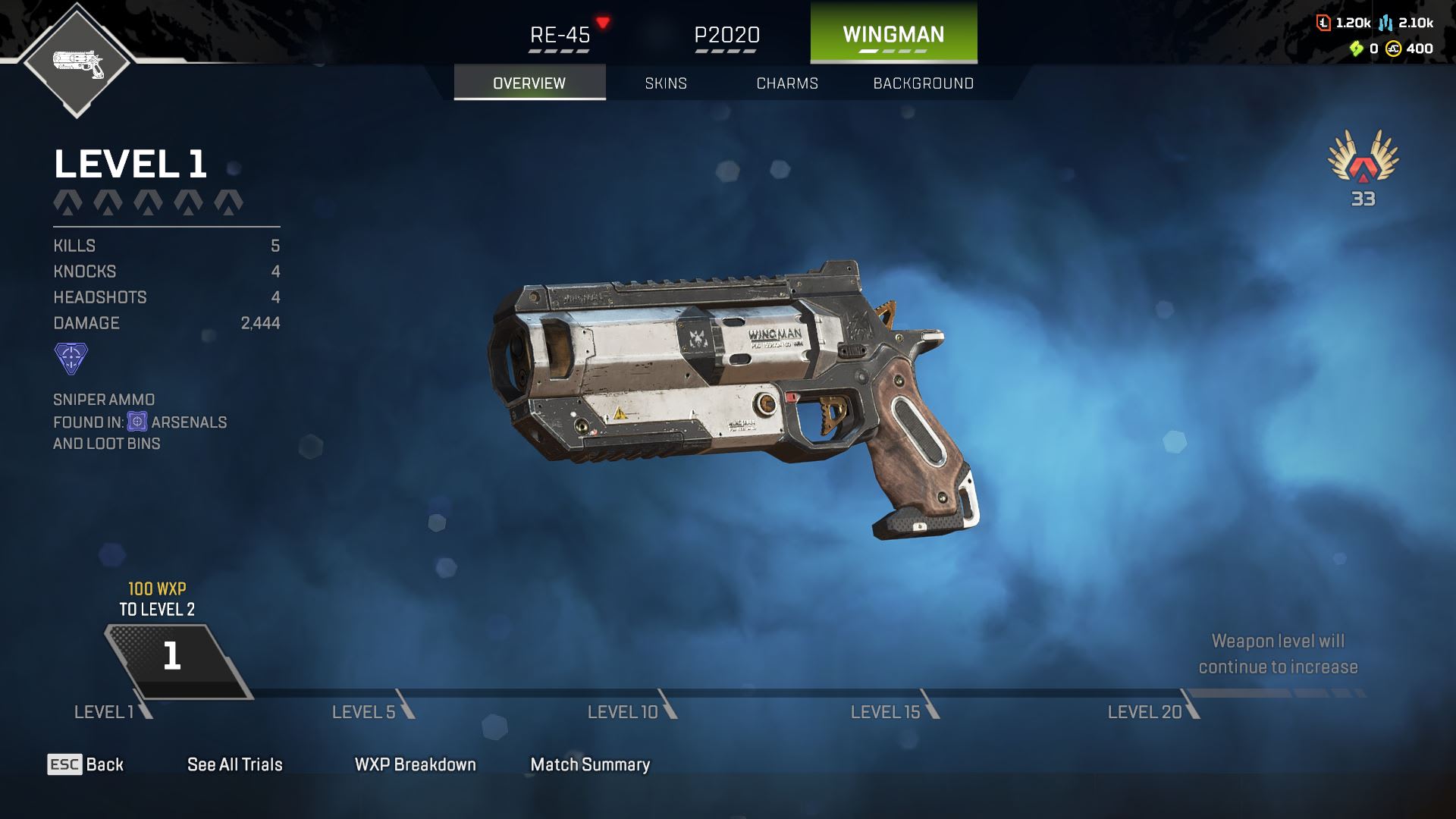Switch to the Background tab
This screenshot has width=1456, height=819.
click(x=923, y=83)
